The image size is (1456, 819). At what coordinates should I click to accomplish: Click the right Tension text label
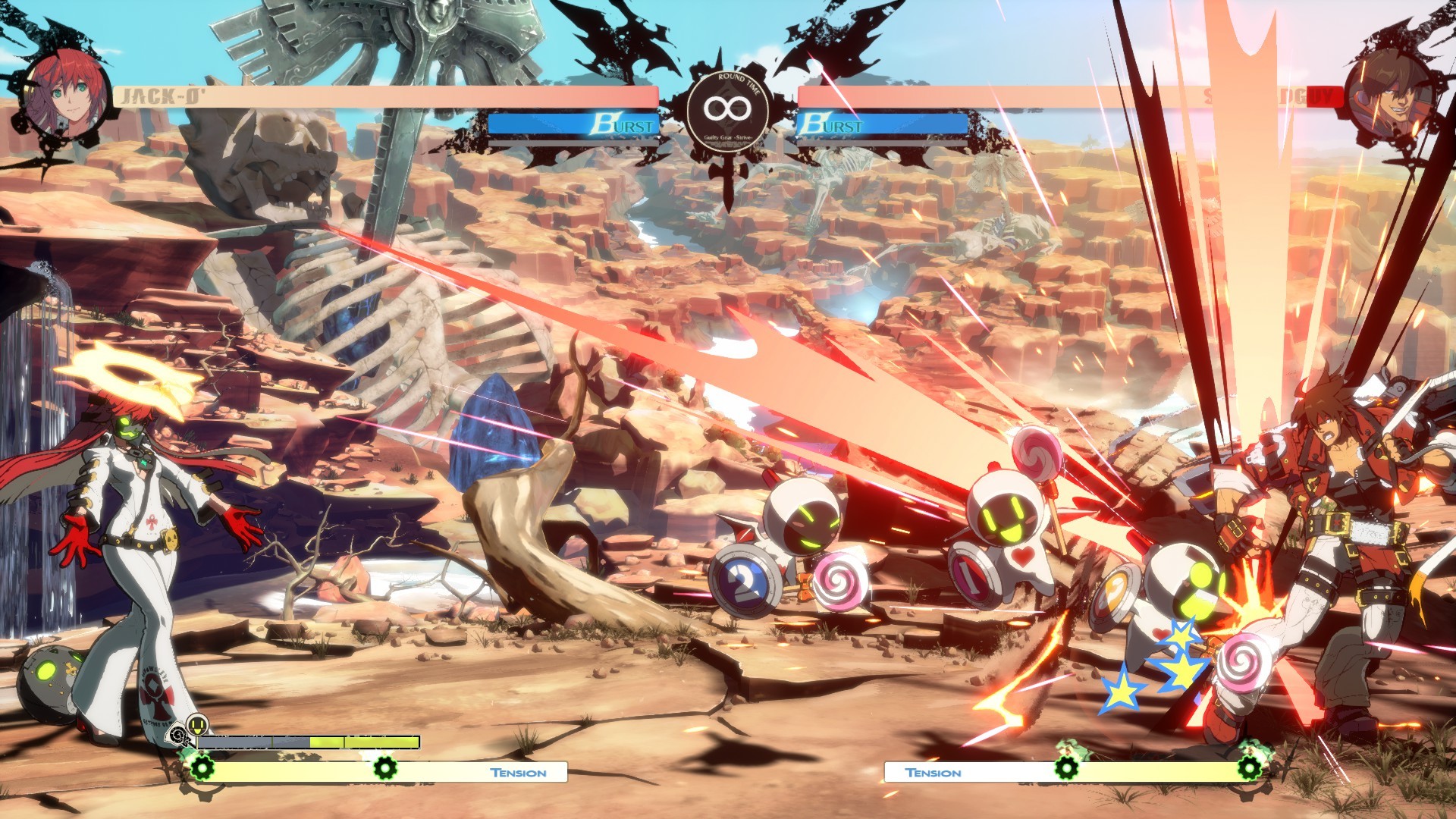click(x=933, y=772)
